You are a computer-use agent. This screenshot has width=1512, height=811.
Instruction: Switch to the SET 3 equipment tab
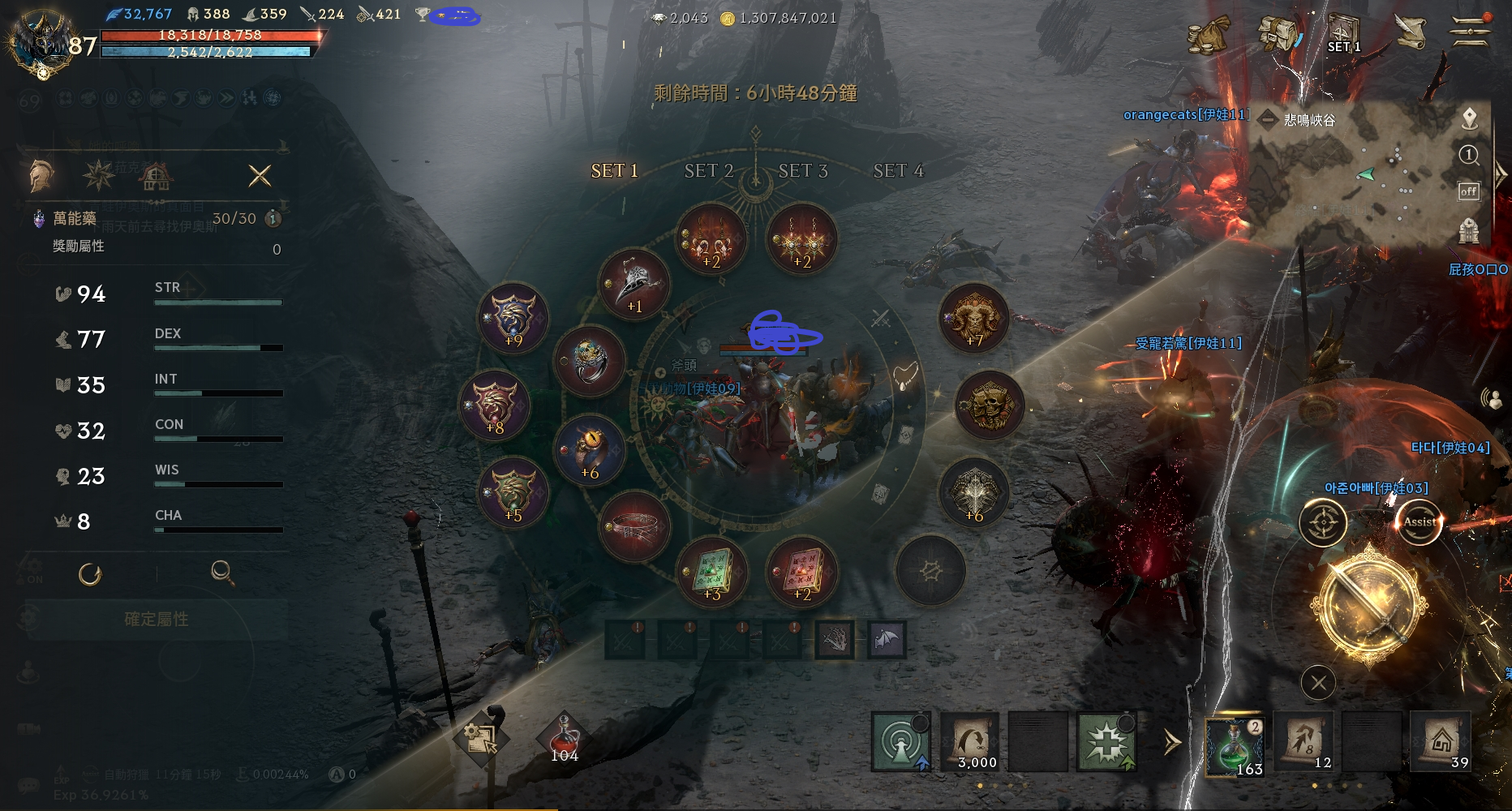[x=802, y=171]
